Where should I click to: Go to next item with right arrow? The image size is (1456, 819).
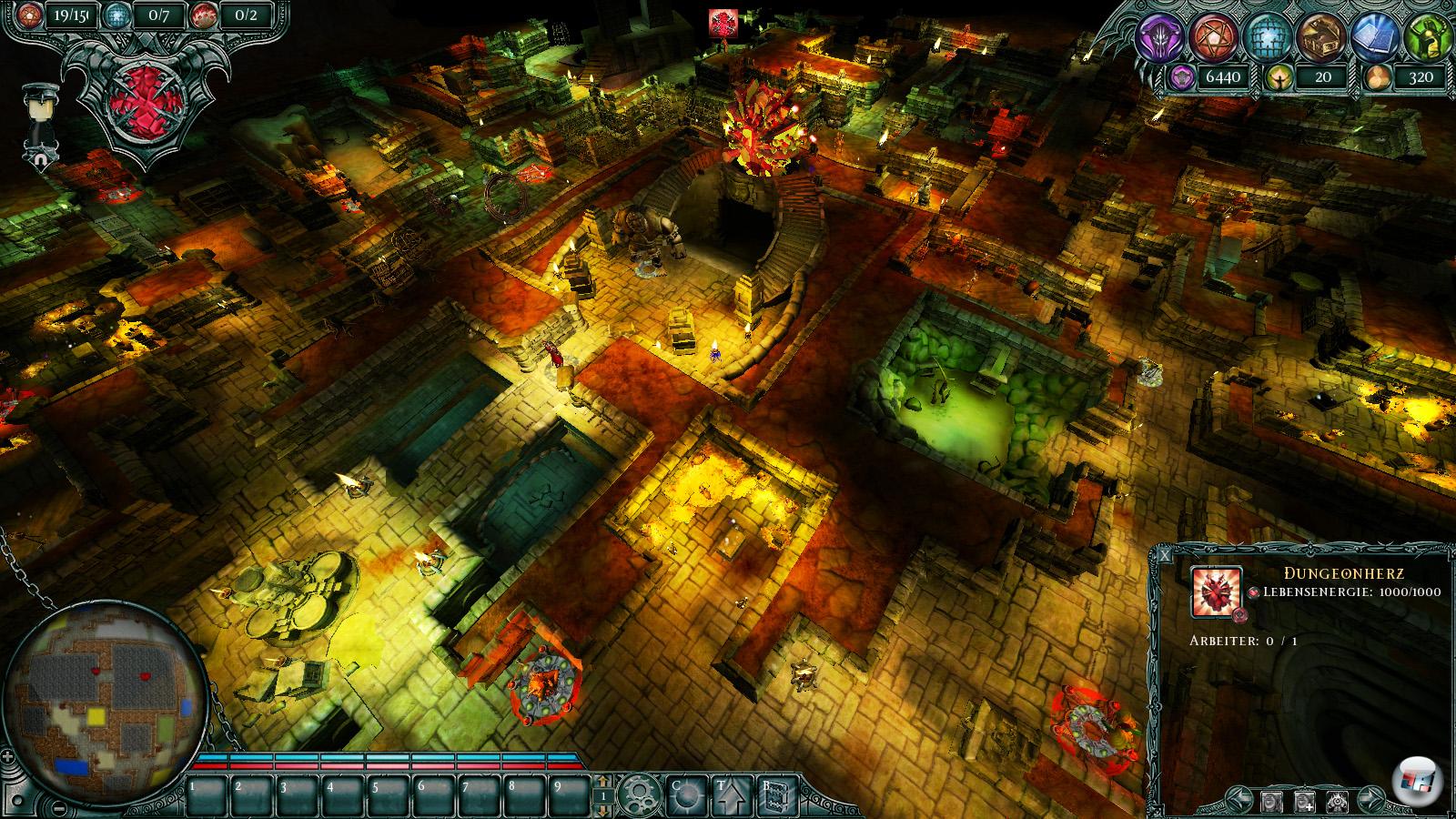(x=1371, y=802)
